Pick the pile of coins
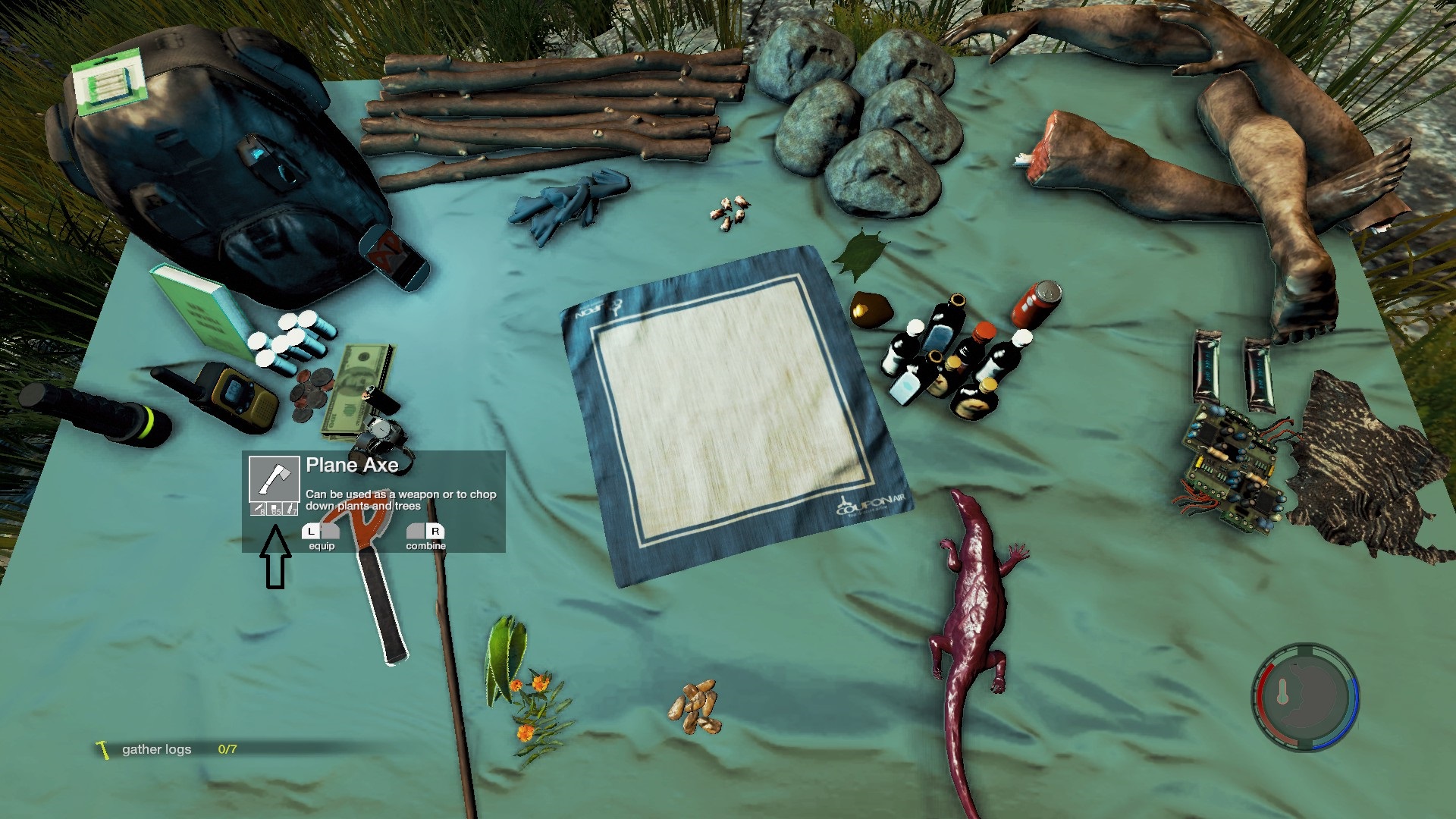1456x819 pixels. click(x=311, y=391)
